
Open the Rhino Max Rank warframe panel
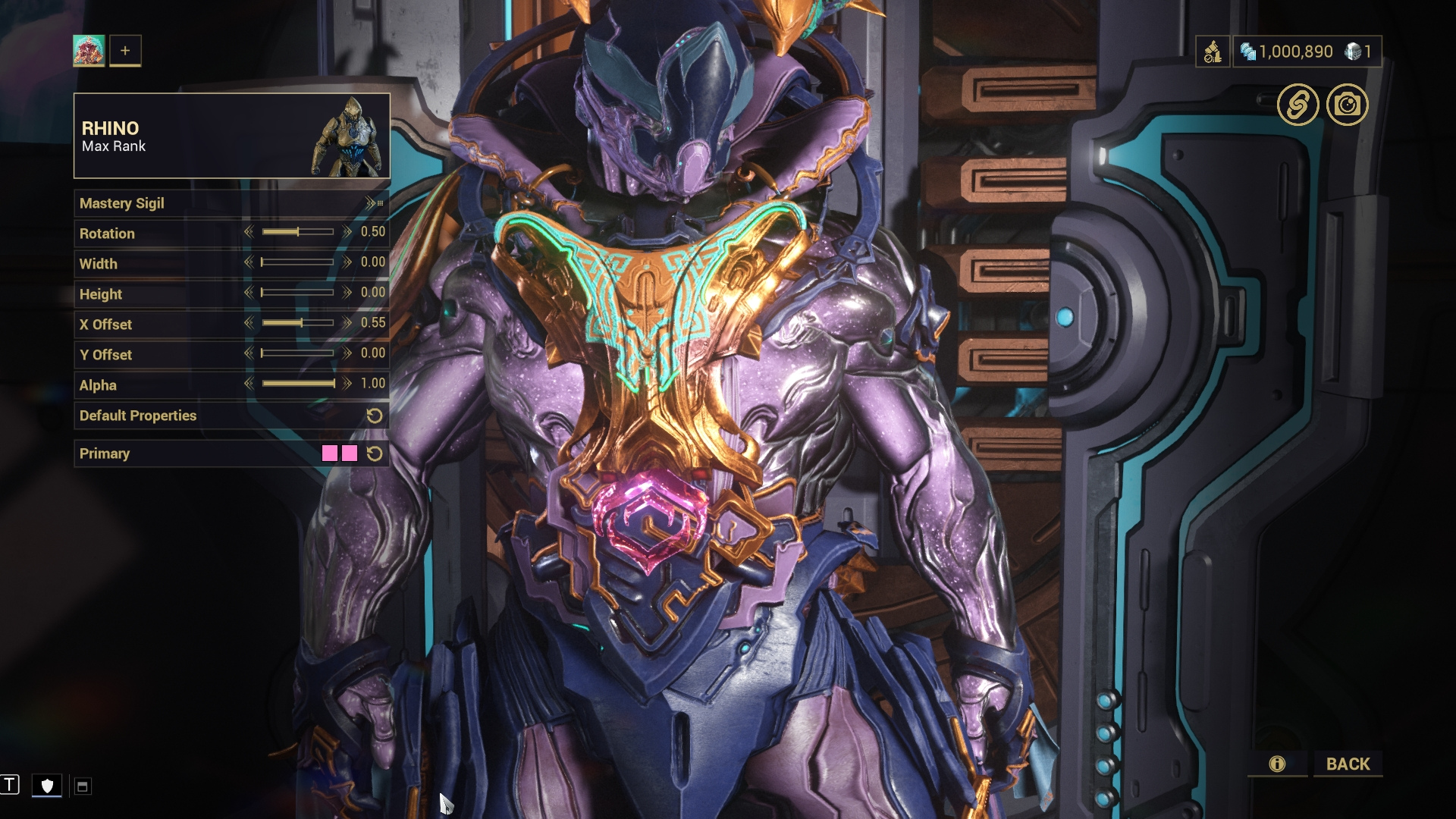231,136
